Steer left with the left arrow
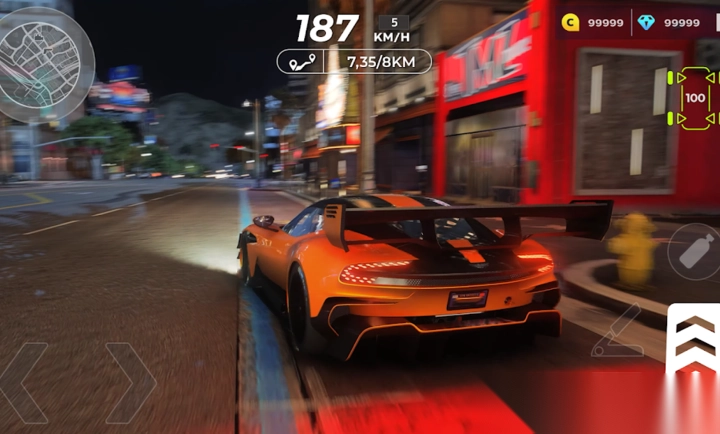This screenshot has width=720, height=434. point(25,383)
